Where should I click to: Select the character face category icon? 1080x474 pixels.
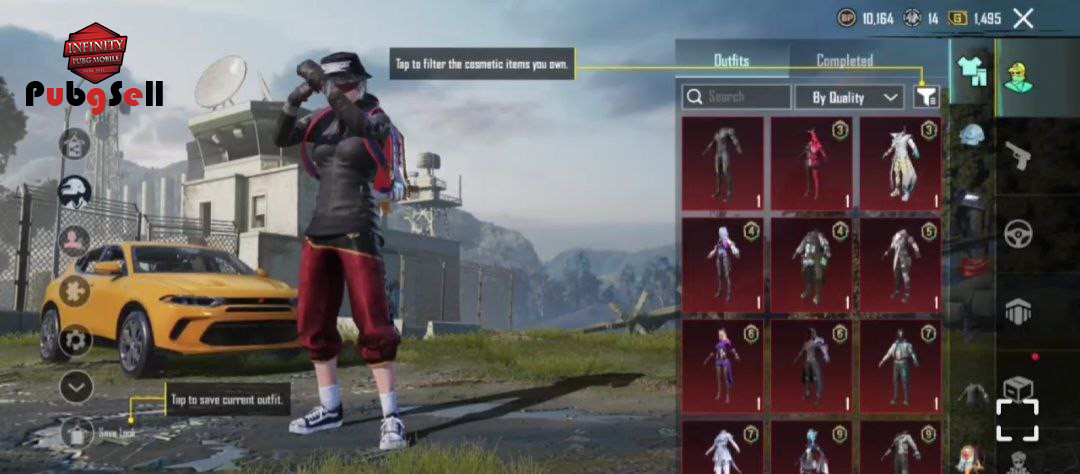point(1019,71)
